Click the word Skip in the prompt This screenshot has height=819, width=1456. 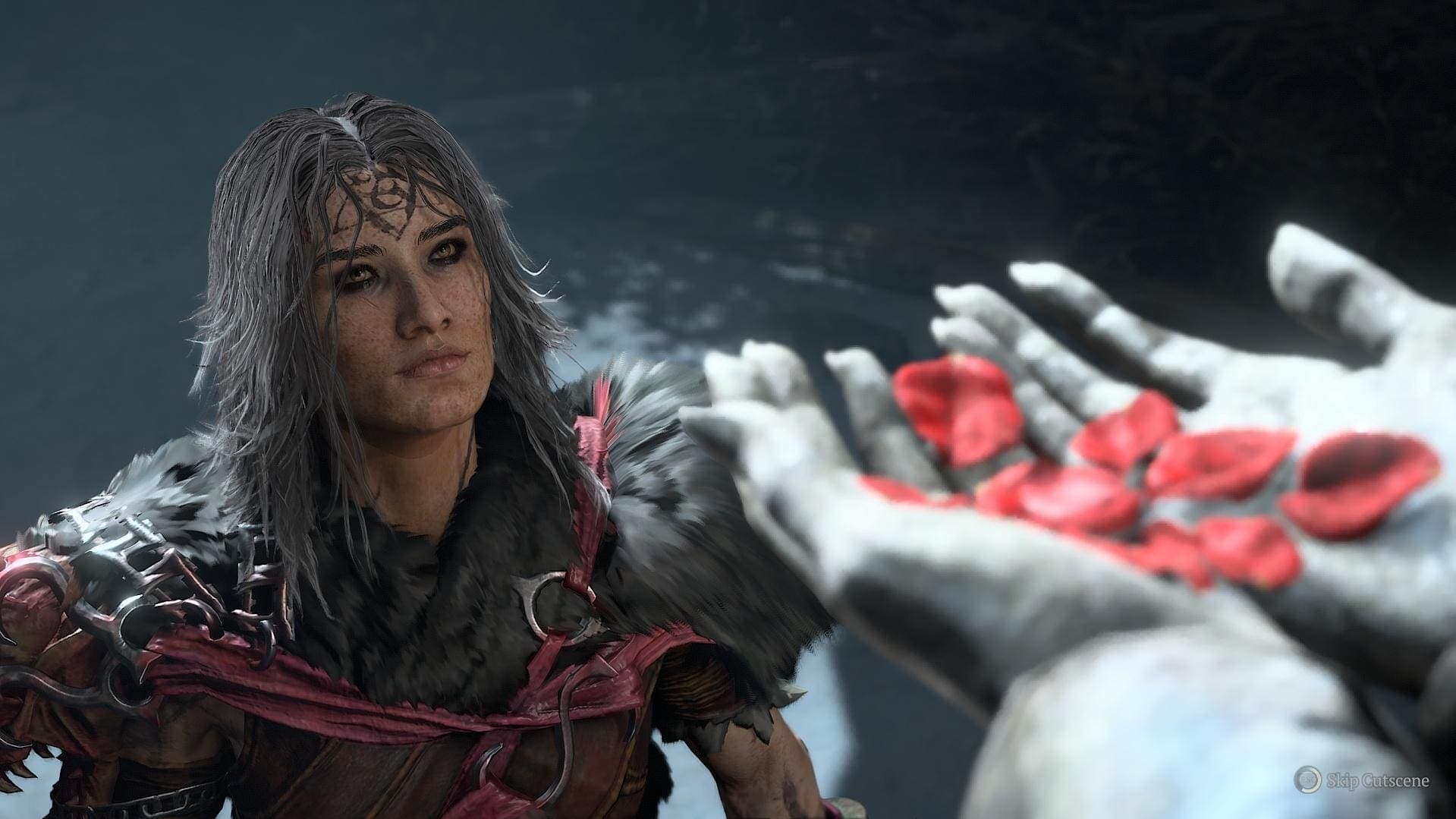click(1341, 780)
